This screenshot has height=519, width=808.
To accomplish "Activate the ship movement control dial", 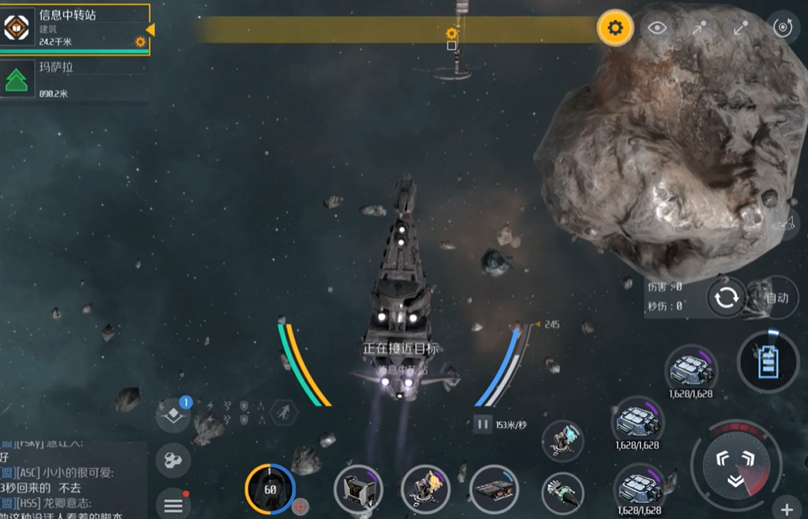I will (x=736, y=463).
